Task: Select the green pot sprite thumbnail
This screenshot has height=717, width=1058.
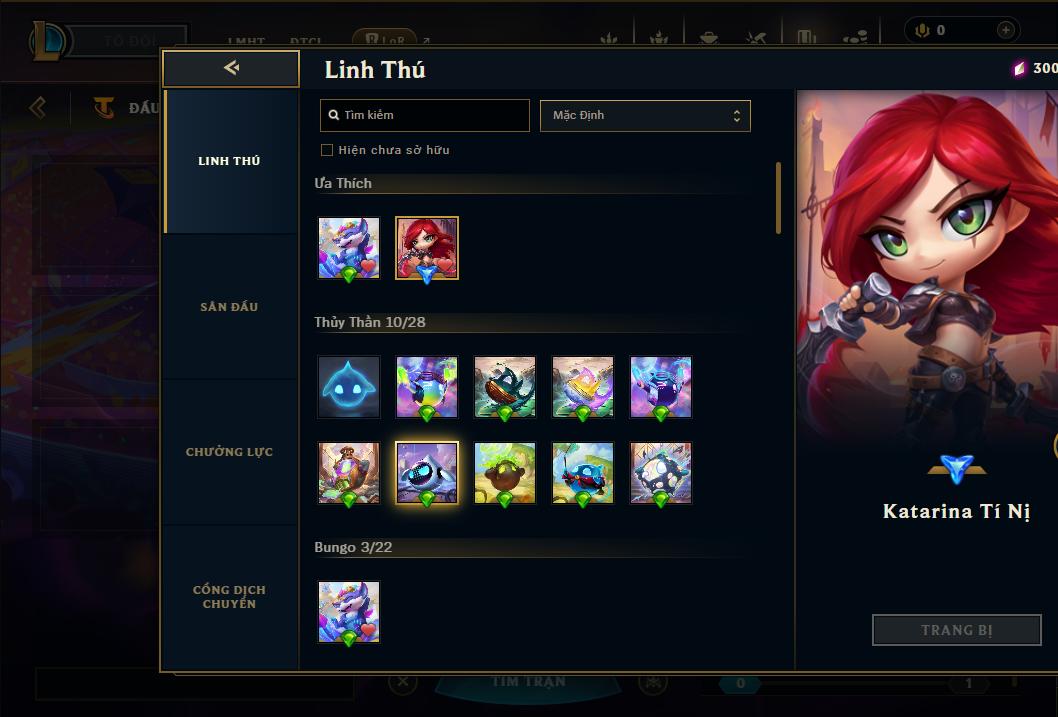Action: [505, 472]
